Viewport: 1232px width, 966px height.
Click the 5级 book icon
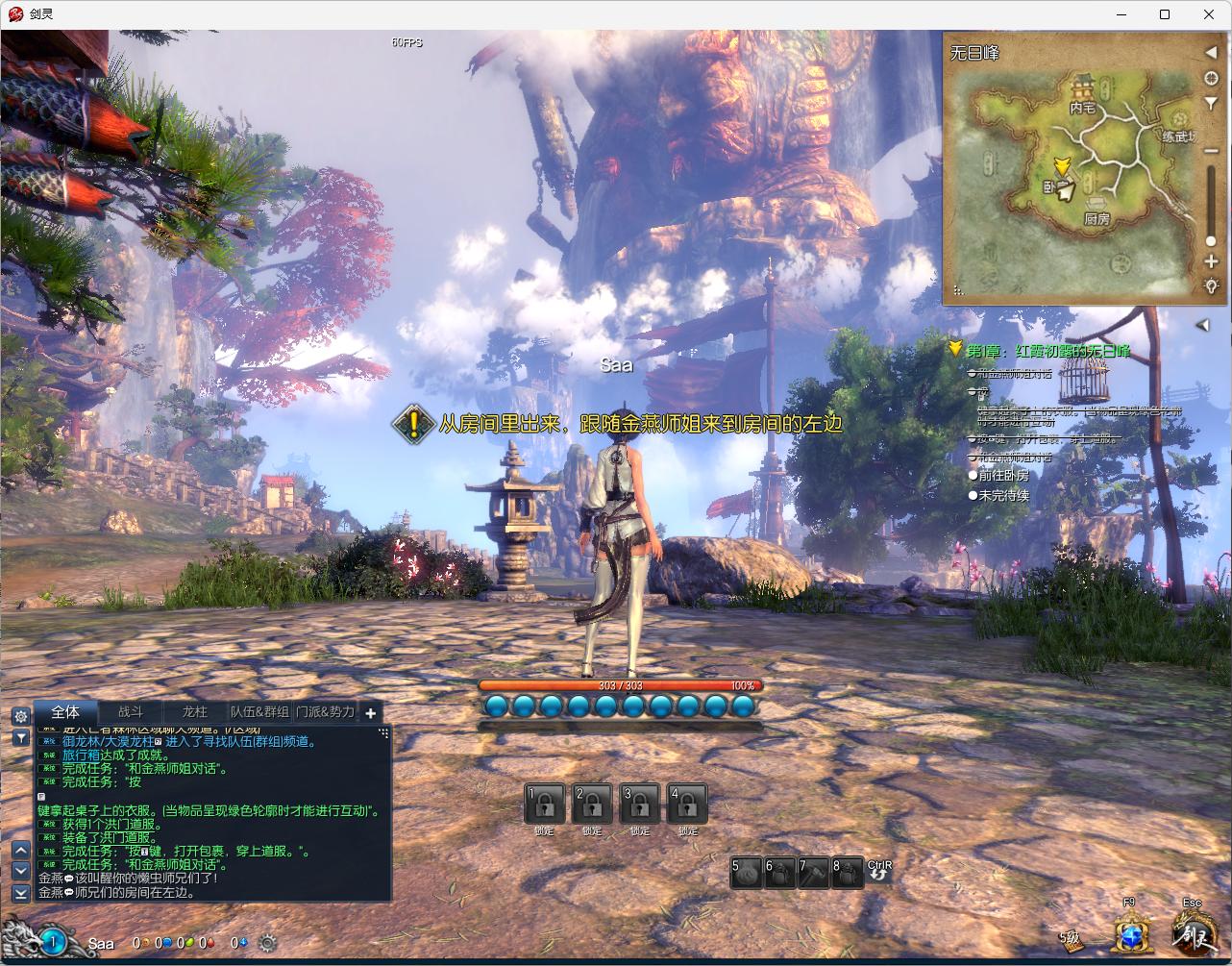tap(1072, 939)
